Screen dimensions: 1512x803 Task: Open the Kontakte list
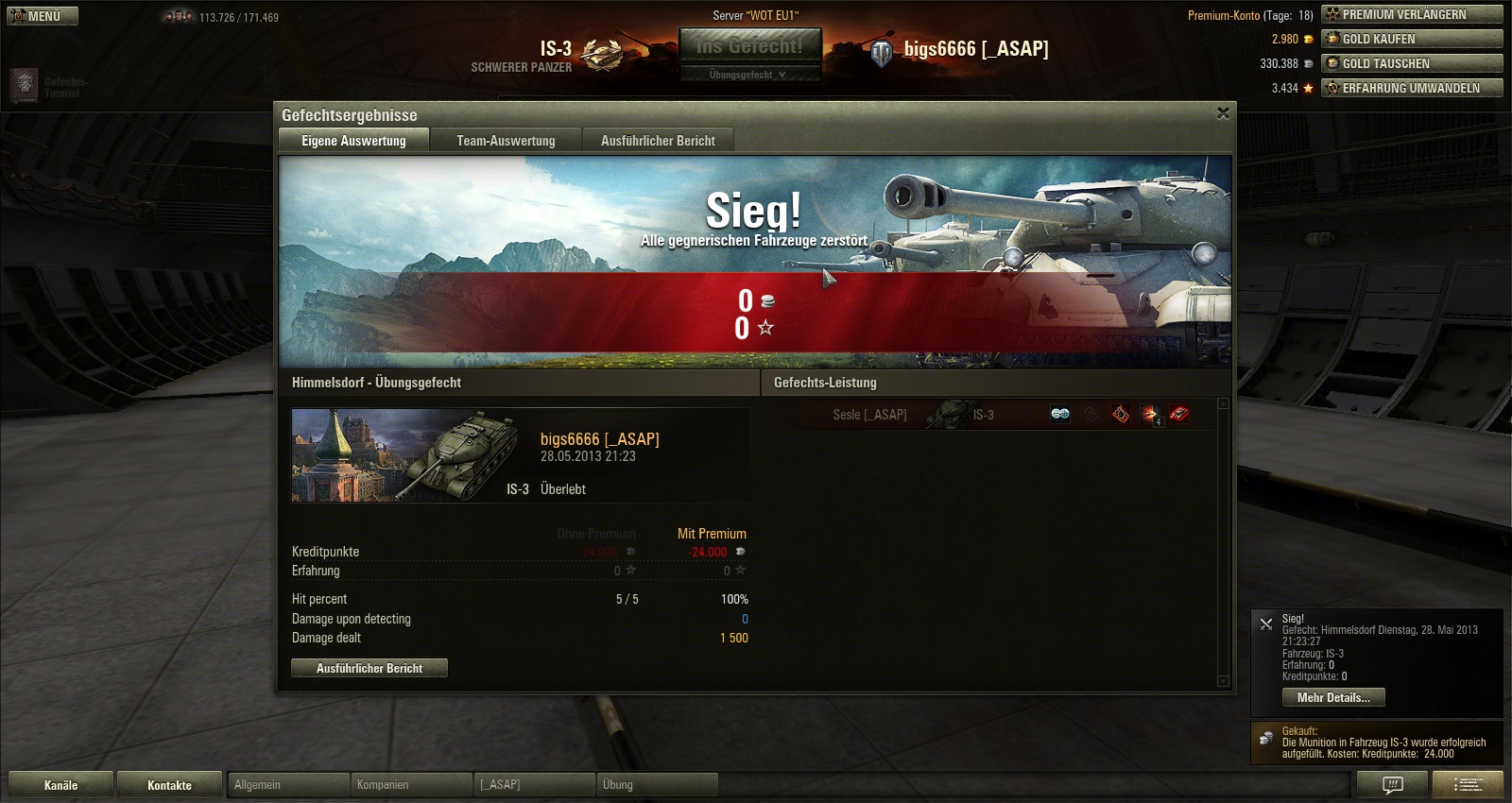click(x=169, y=785)
